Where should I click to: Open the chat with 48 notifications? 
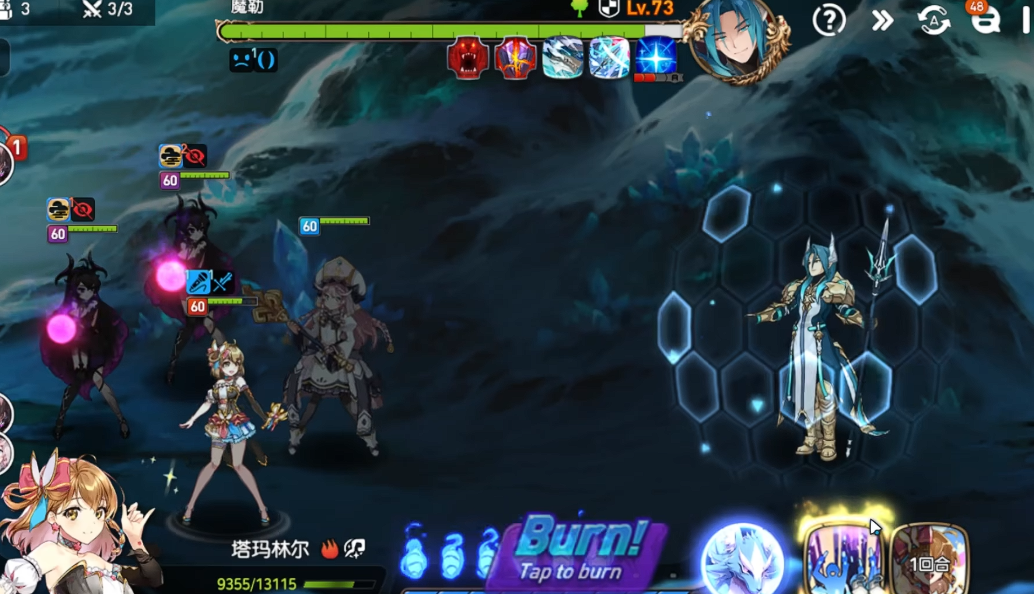[985, 18]
